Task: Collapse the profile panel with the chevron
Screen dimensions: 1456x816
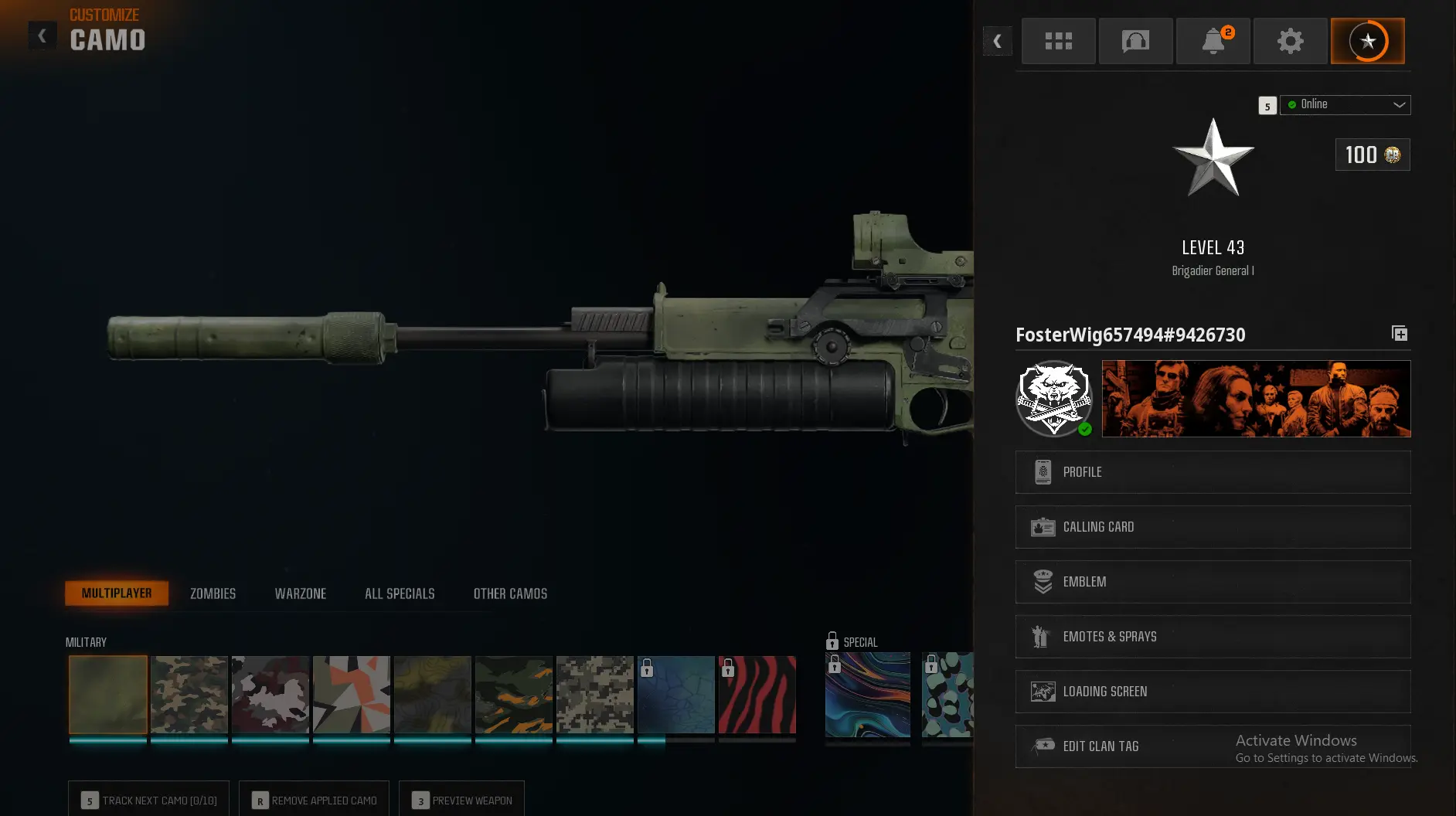Action: pyautogui.click(x=998, y=41)
